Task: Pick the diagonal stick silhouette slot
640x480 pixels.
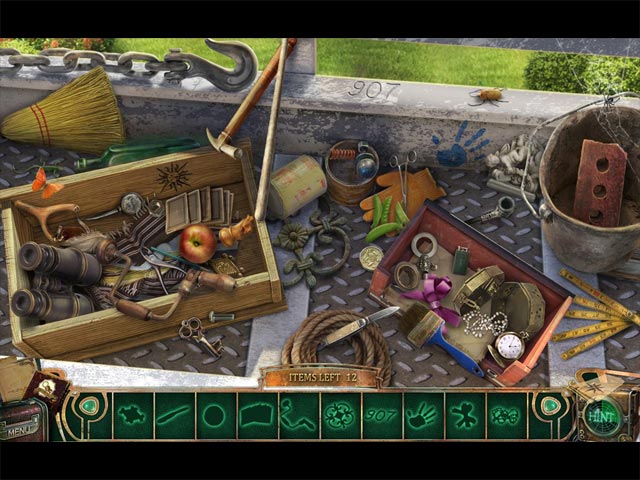Action: tap(172, 415)
